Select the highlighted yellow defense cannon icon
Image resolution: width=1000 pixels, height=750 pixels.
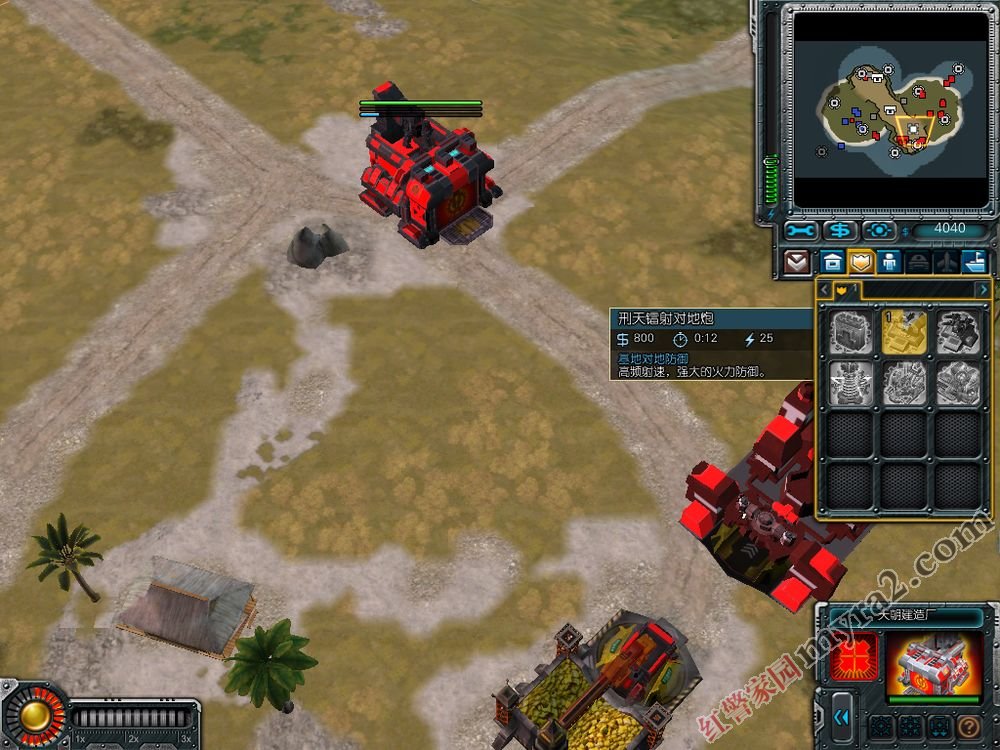(x=904, y=333)
